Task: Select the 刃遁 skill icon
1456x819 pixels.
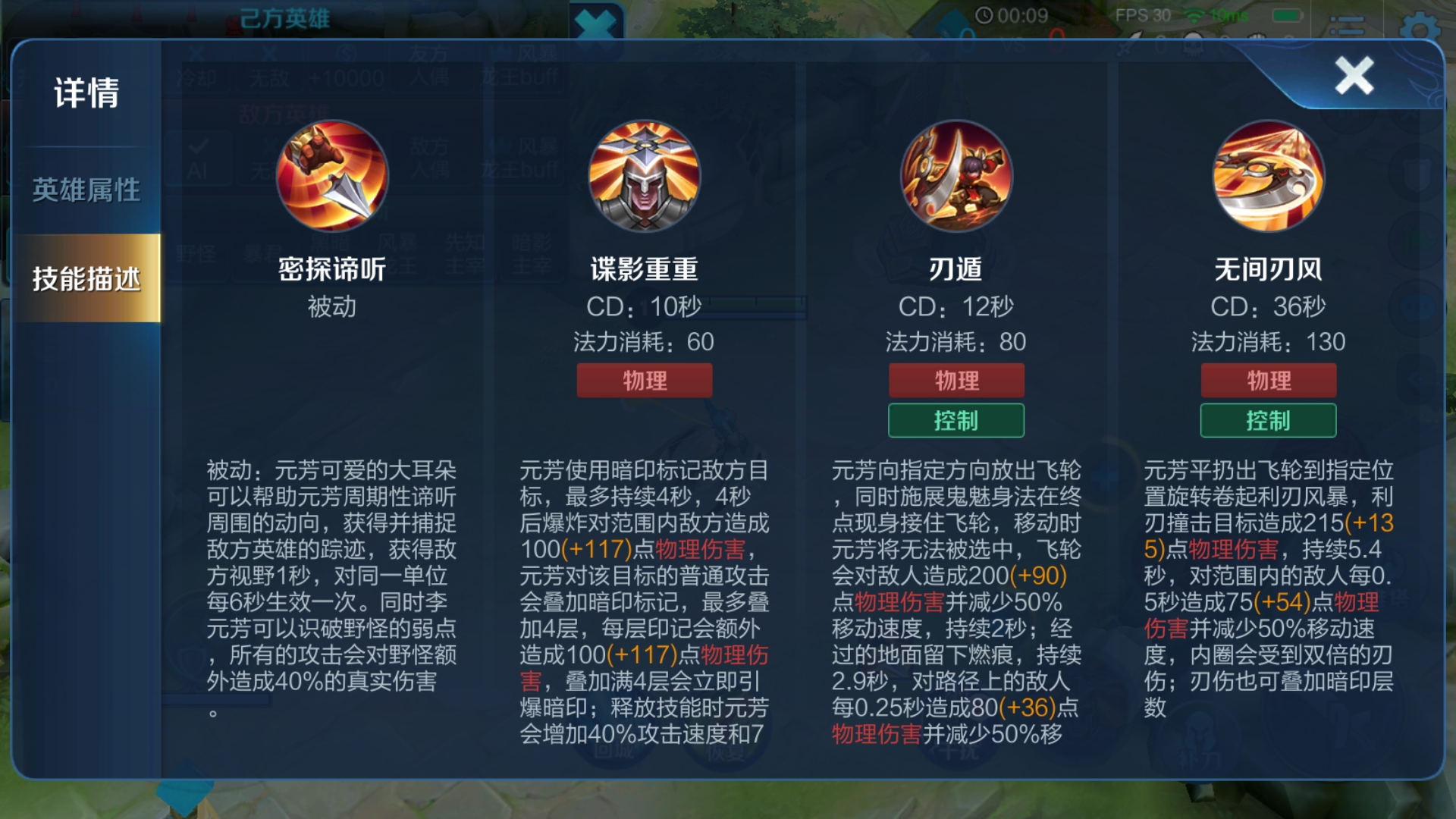Action: [955, 178]
